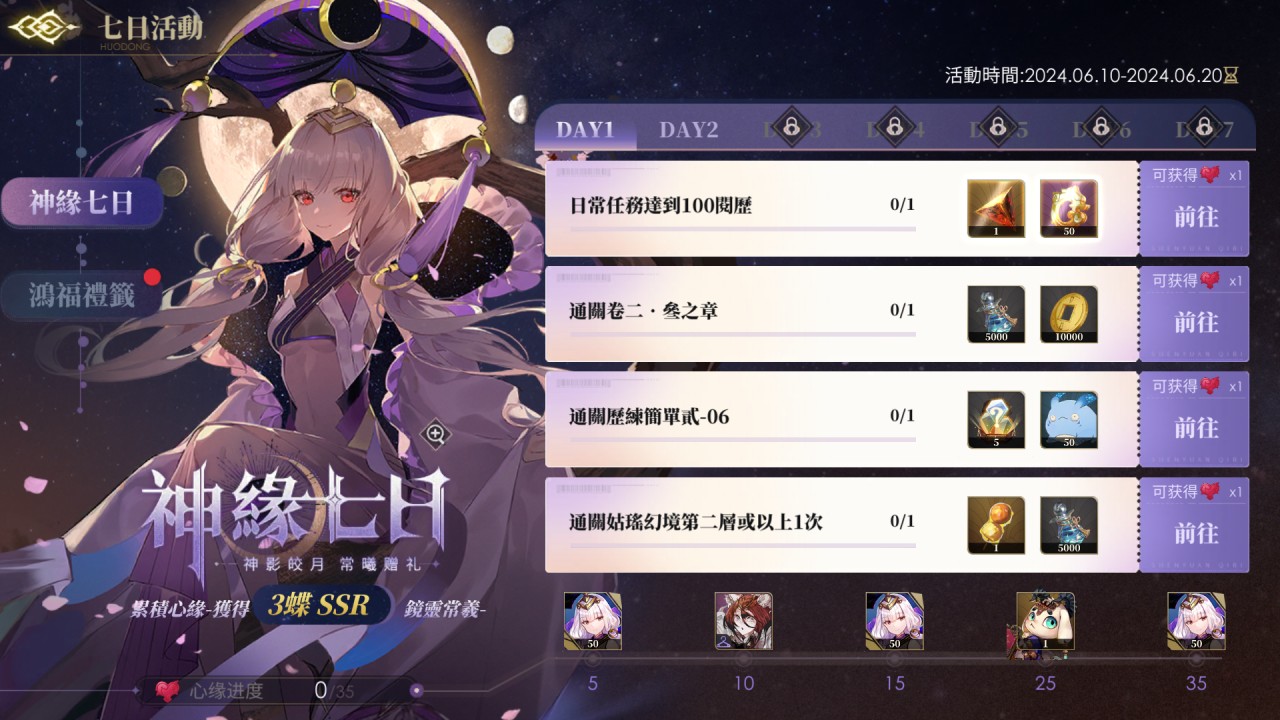Image resolution: width=1280 pixels, height=720 pixels.
Task: Open the 鴻福禮籤 sidebar tab
Action: (82, 297)
